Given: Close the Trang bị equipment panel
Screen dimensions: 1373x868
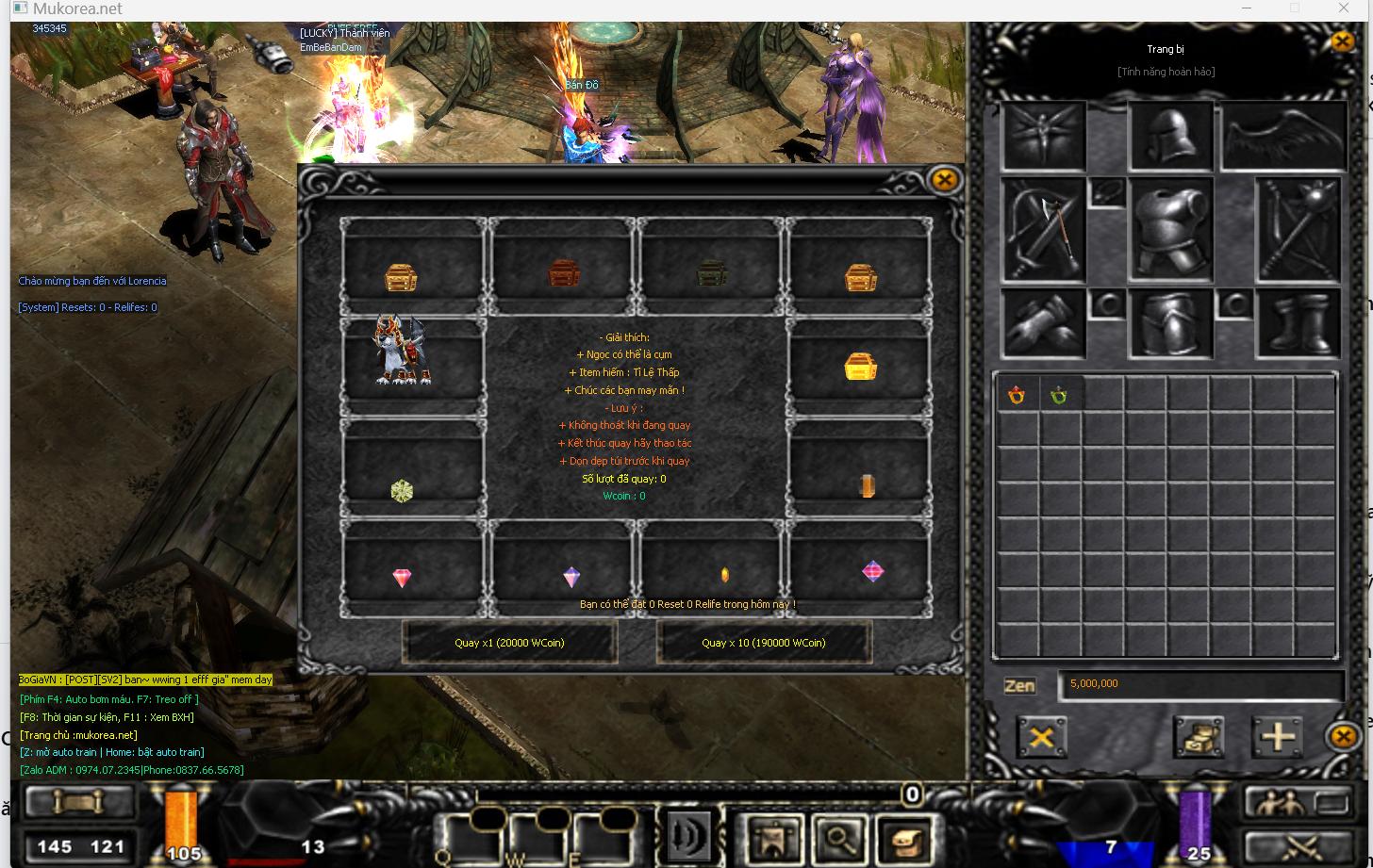Looking at the screenshot, I should point(1343,41).
